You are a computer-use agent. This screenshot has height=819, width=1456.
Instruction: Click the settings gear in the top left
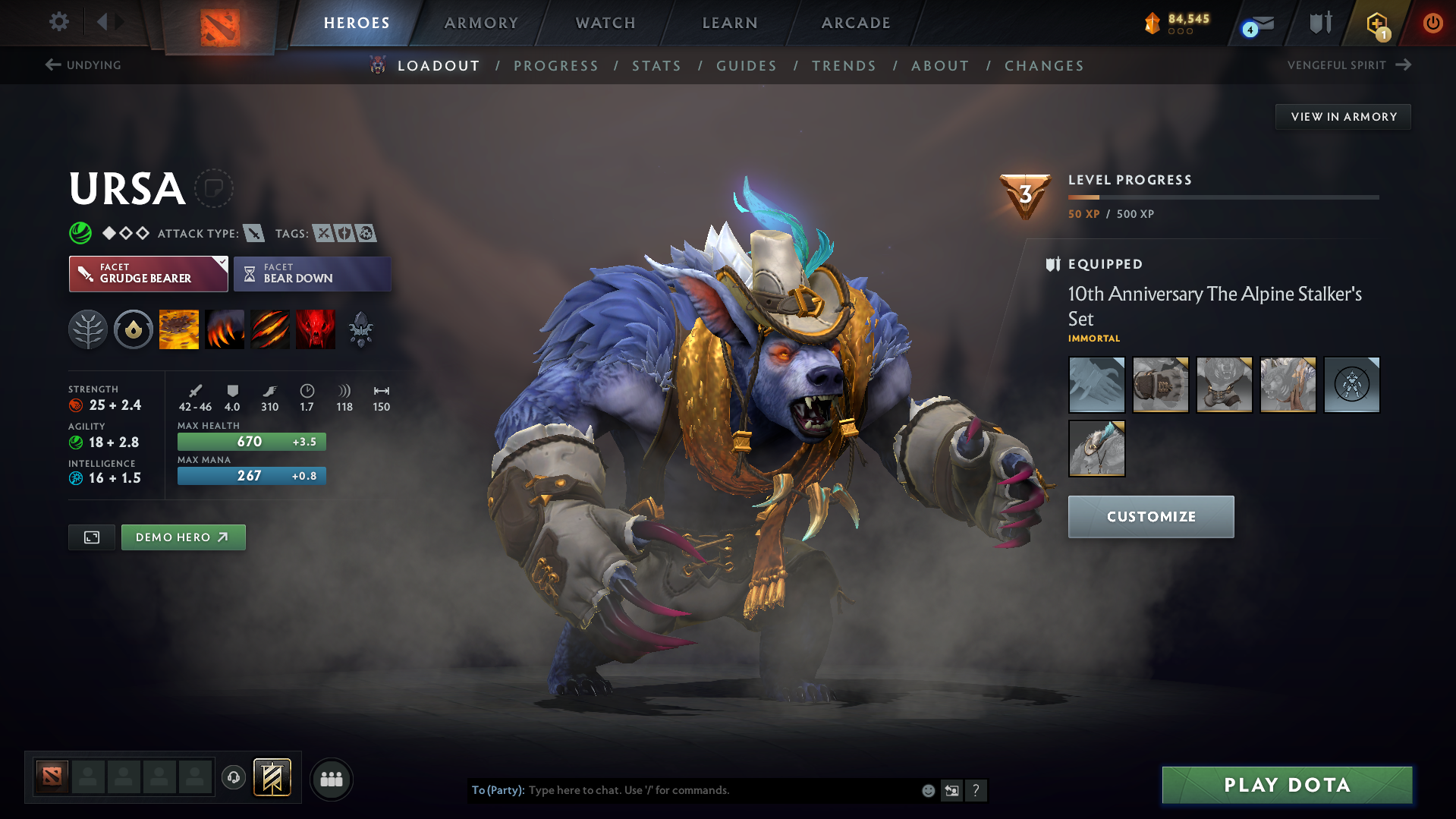[x=58, y=23]
